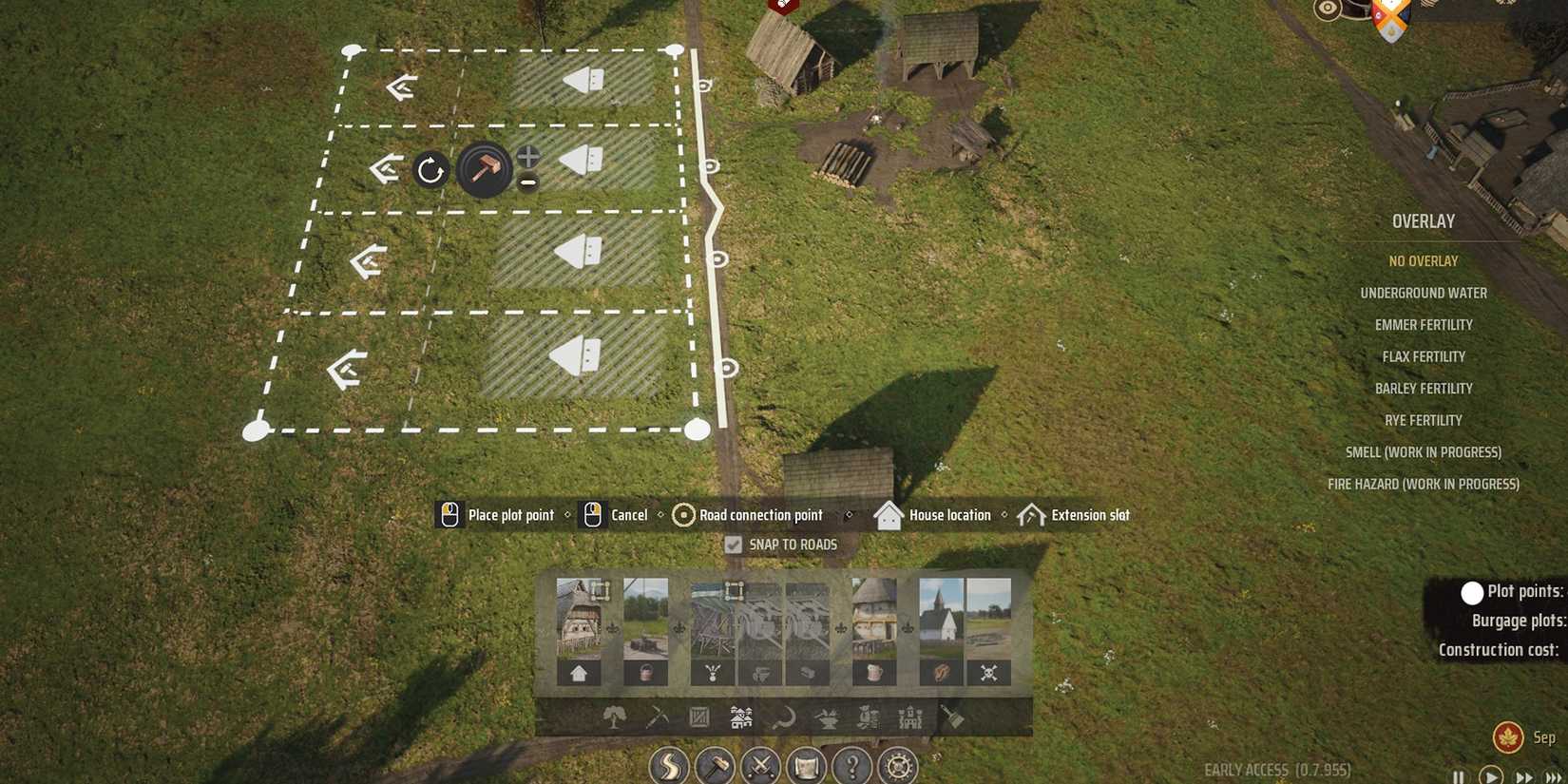Image resolution: width=1568 pixels, height=784 pixels.
Task: Select the farming sickle category icon
Action: click(781, 719)
